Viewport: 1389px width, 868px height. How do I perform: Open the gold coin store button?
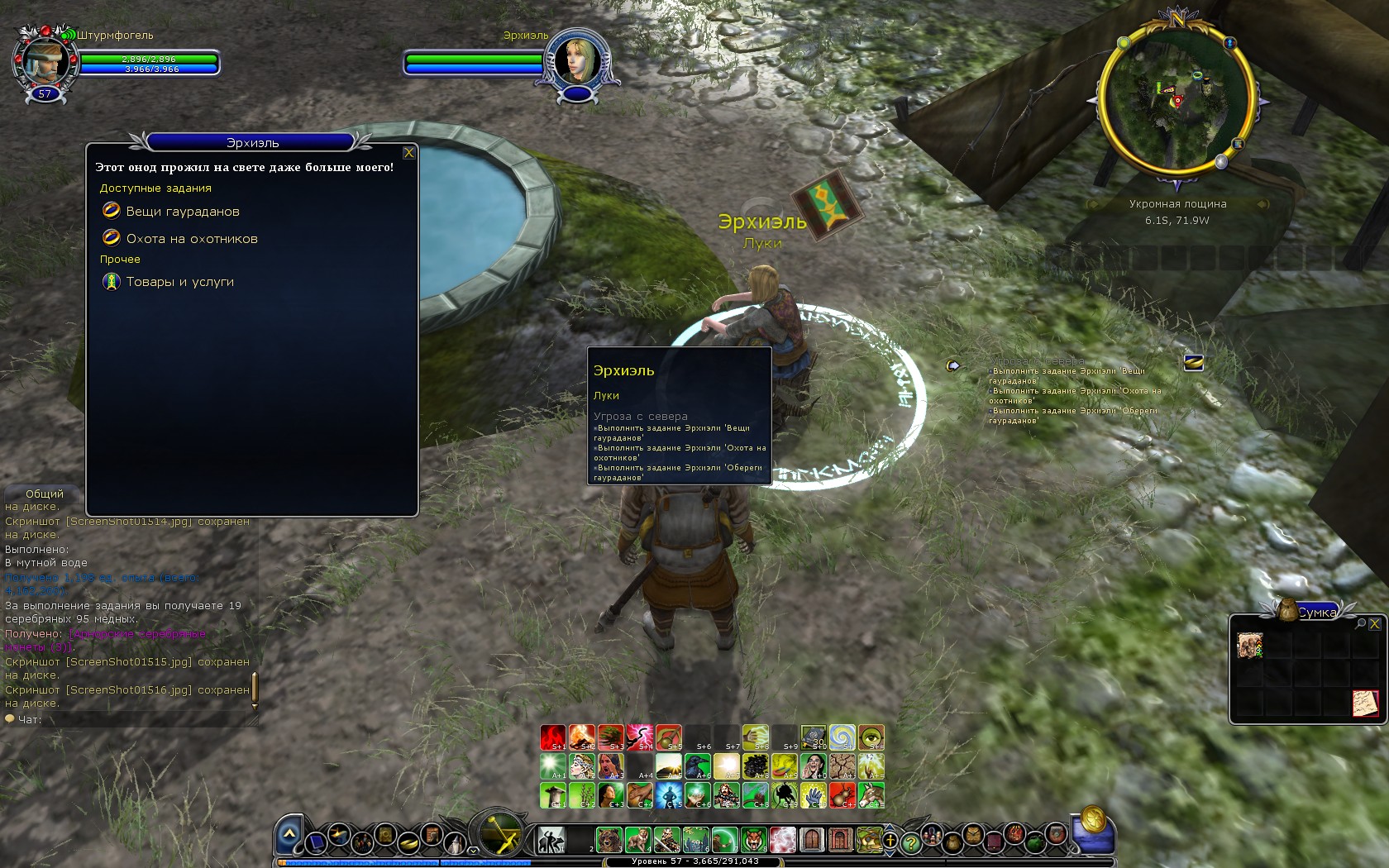click(1093, 820)
